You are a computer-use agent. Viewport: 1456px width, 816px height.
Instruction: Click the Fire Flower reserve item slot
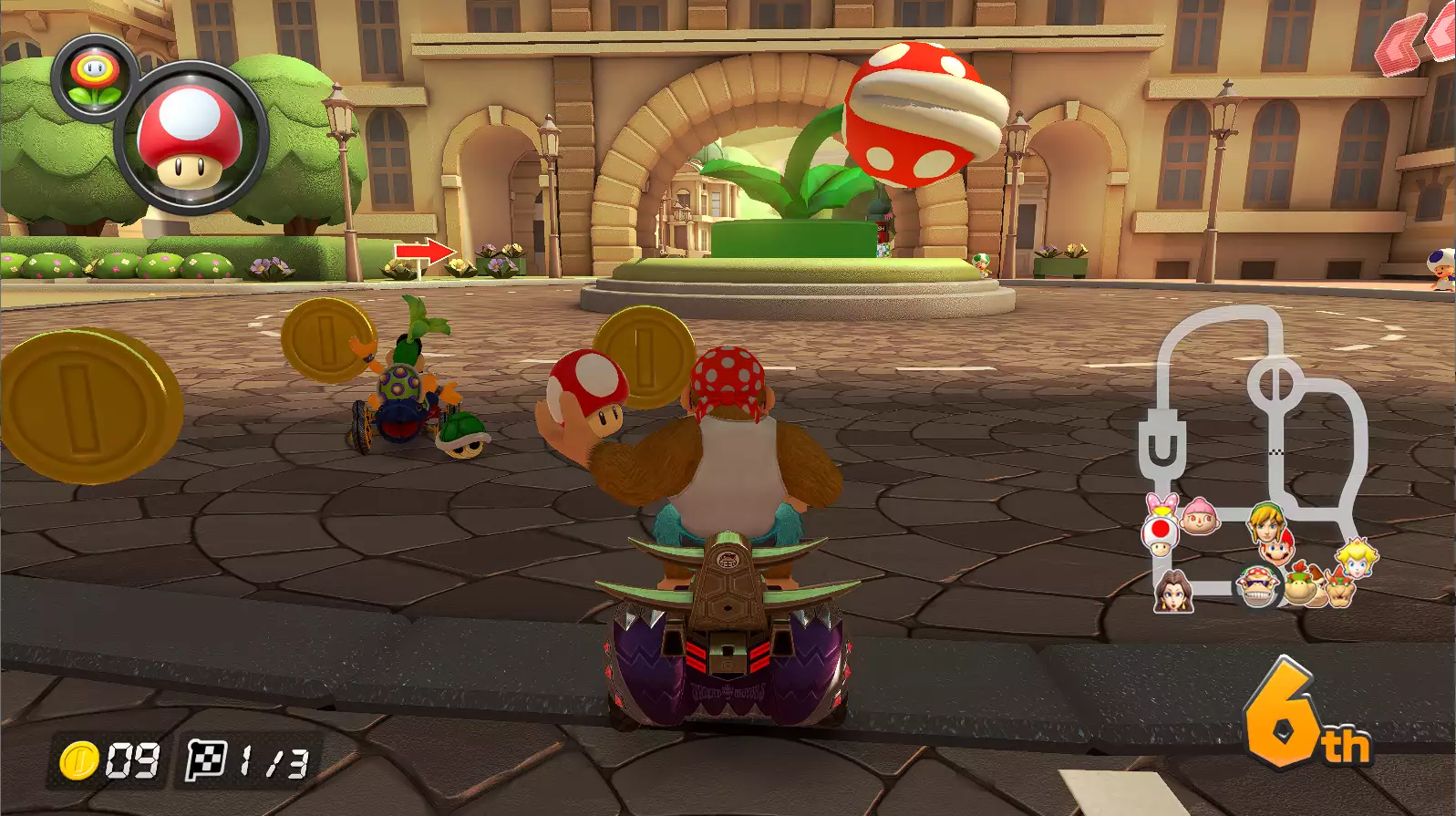click(x=95, y=76)
